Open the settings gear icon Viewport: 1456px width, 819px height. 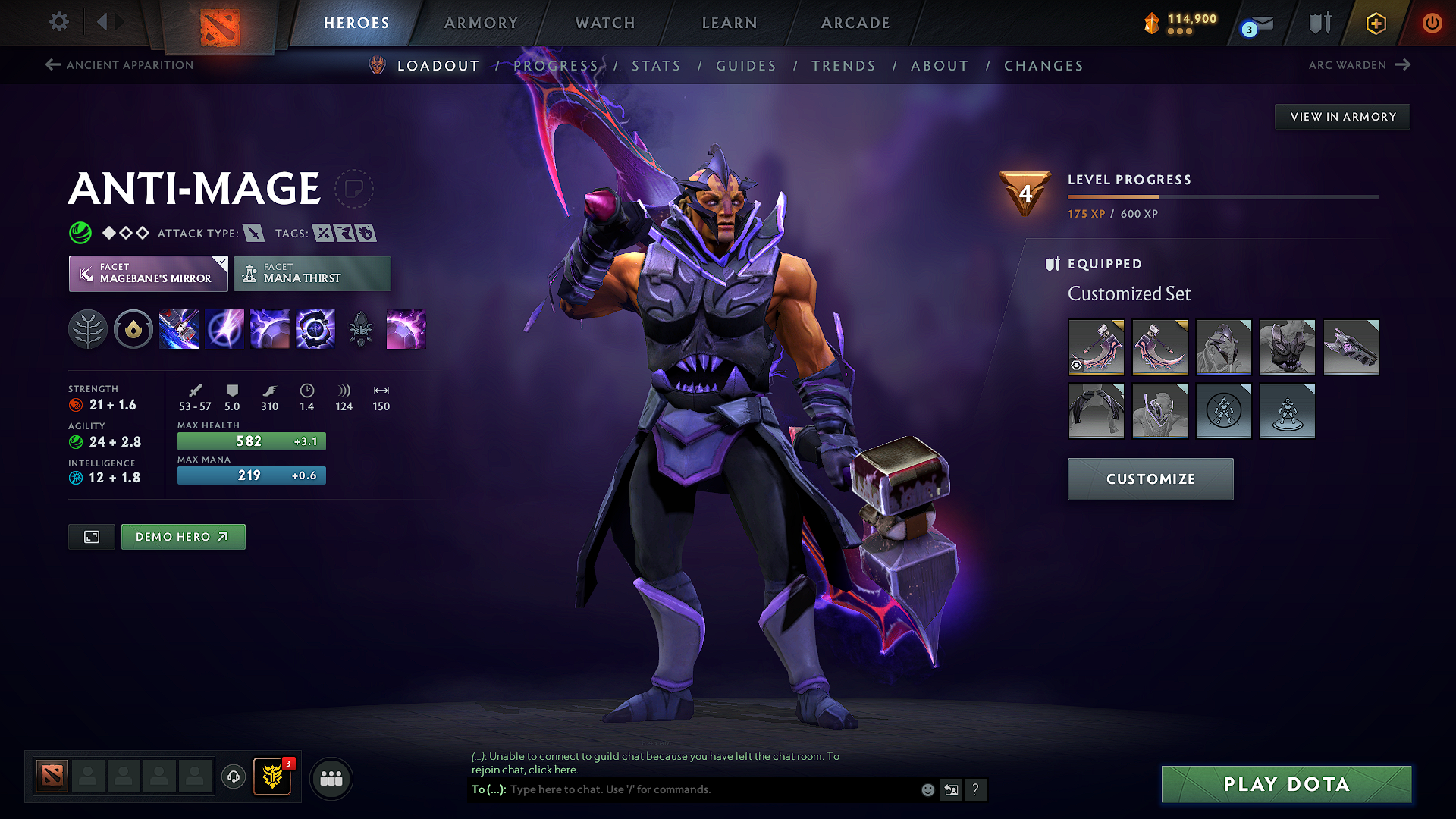58,22
